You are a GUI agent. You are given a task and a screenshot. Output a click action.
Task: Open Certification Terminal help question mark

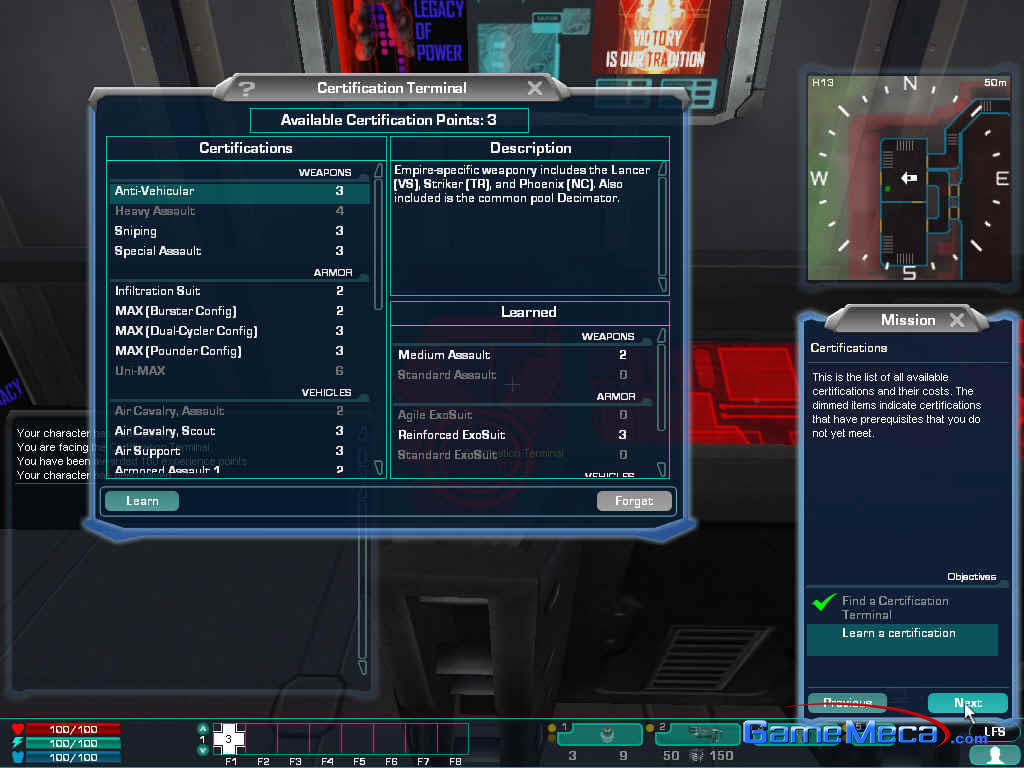click(x=246, y=88)
